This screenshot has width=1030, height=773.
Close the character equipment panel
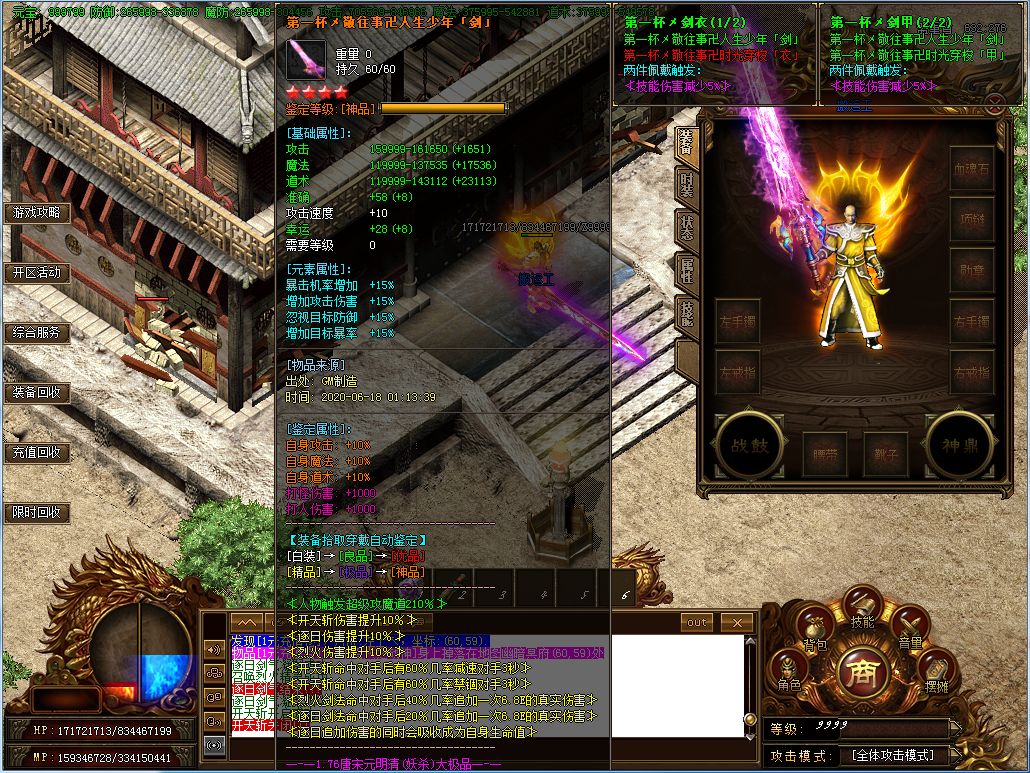click(x=995, y=102)
